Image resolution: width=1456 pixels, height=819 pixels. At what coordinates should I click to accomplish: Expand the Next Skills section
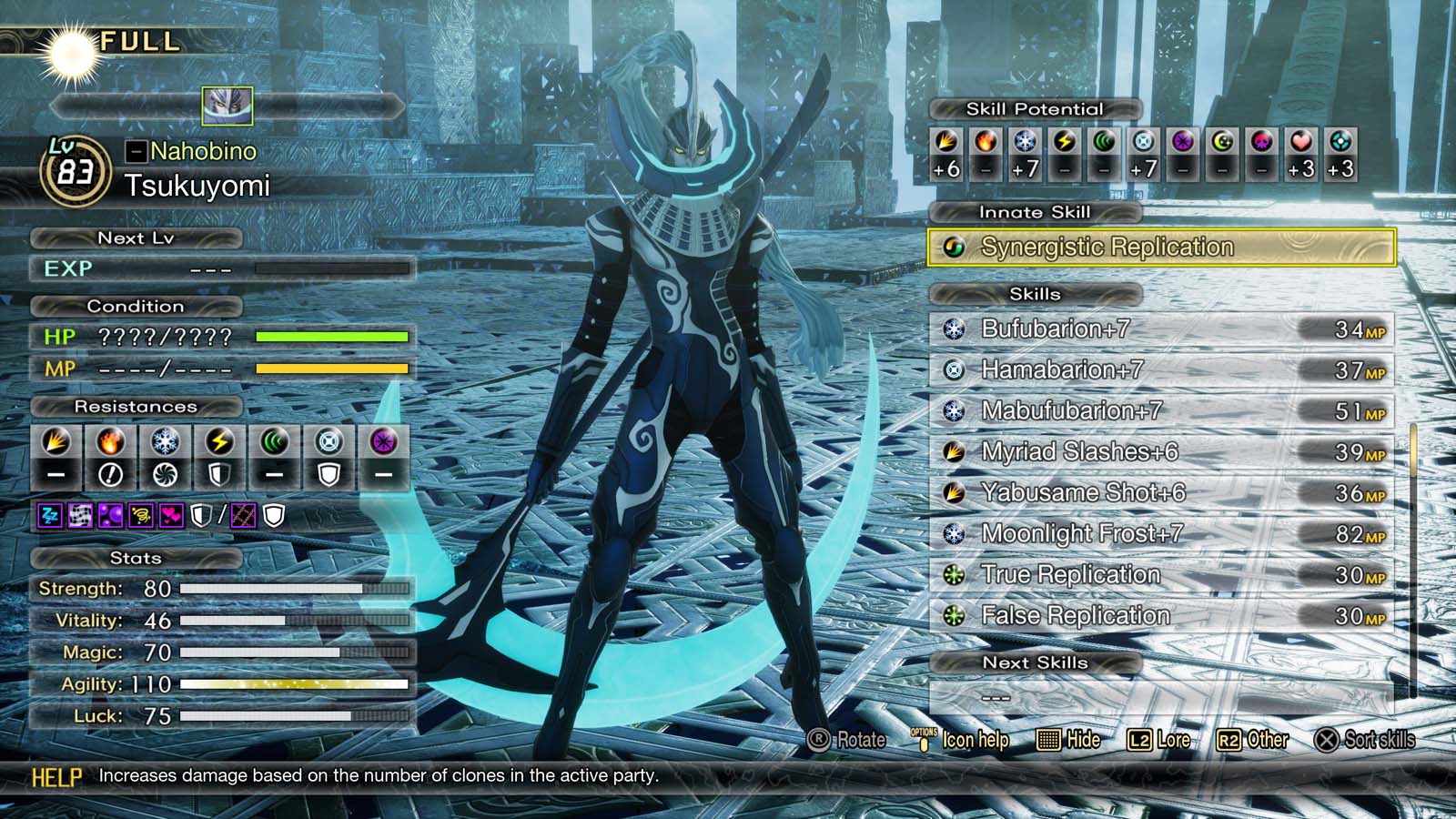[1035, 662]
